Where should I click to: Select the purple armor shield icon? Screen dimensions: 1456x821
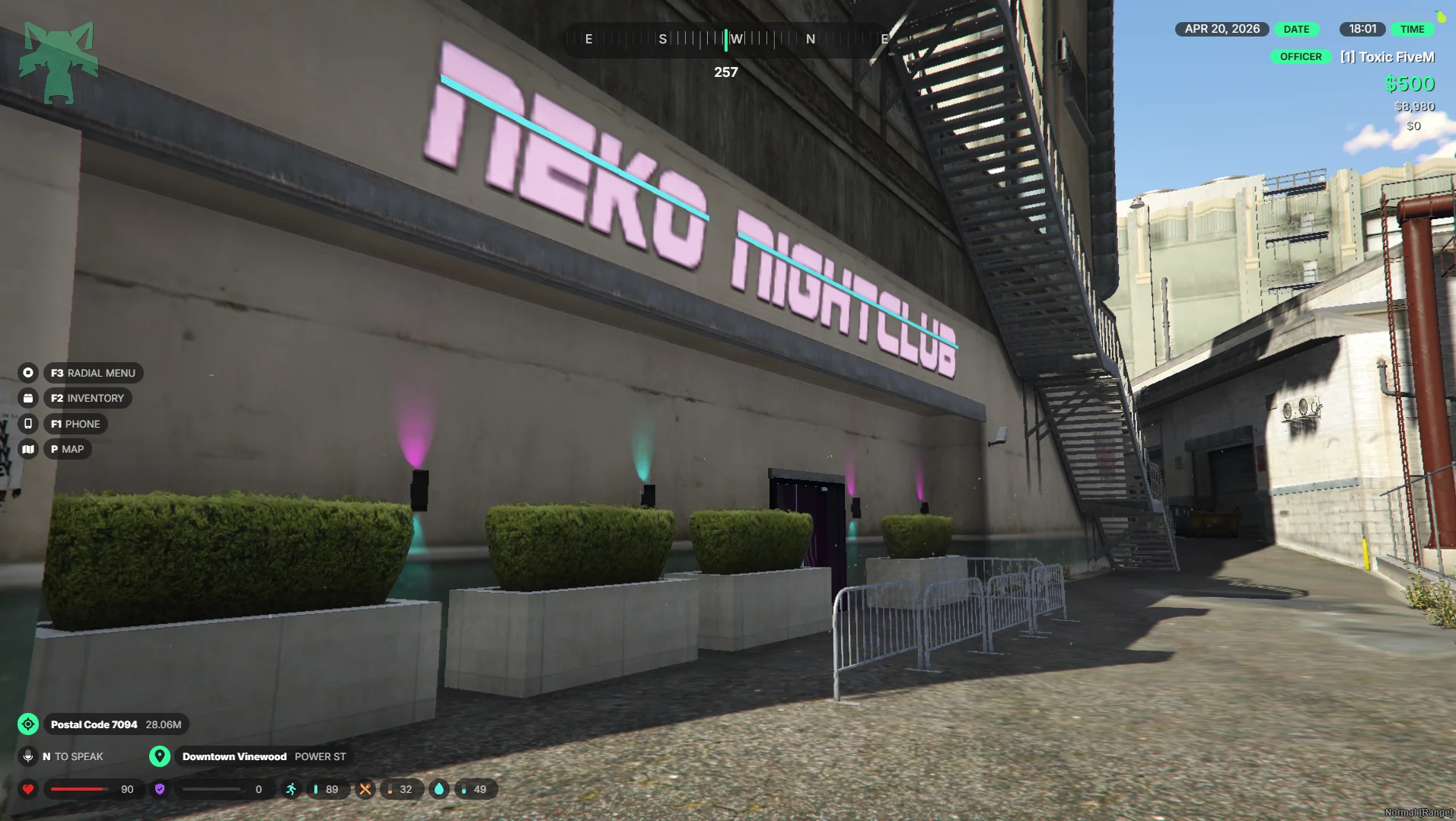tap(160, 789)
